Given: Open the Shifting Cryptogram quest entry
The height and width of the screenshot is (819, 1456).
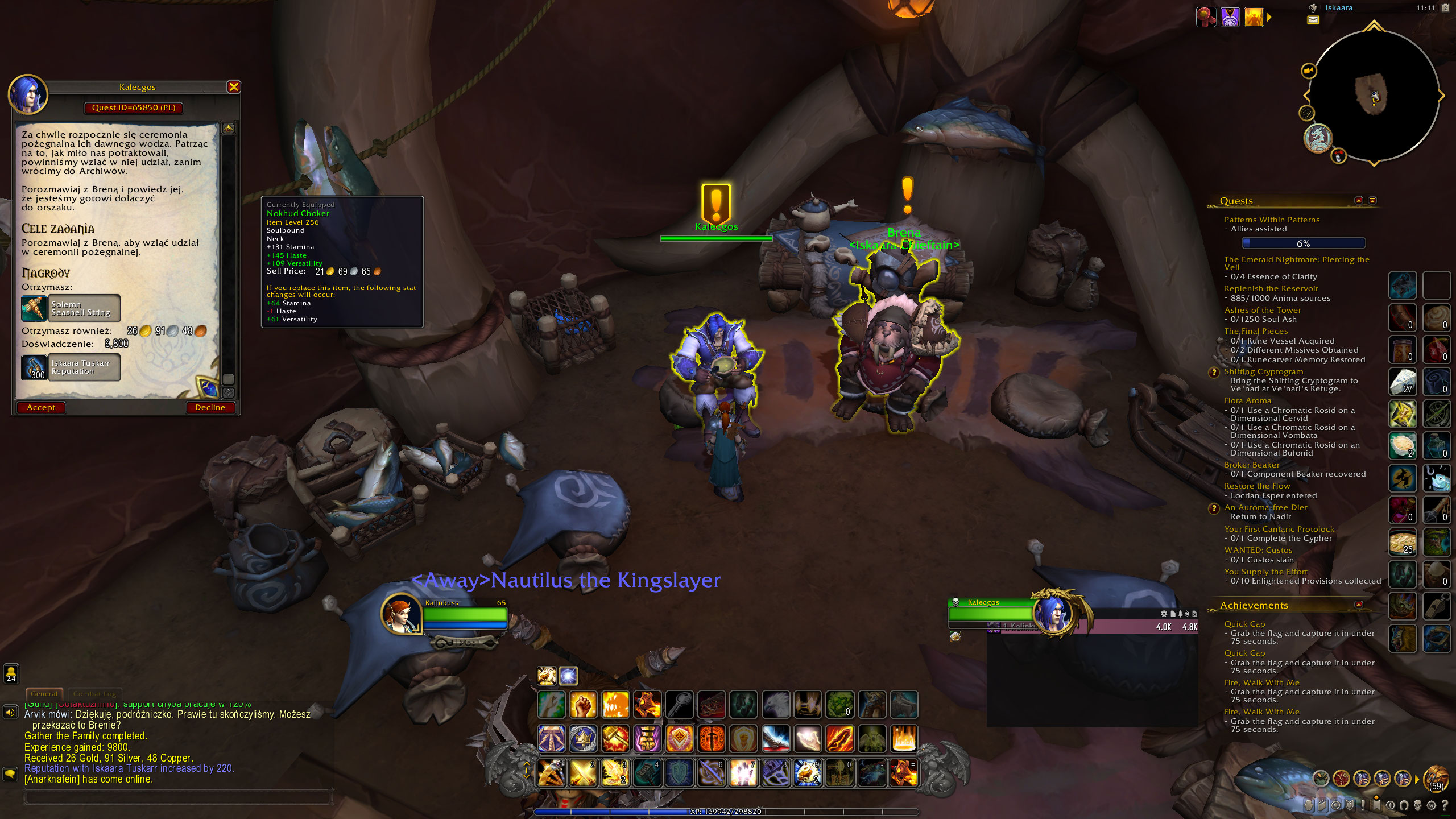Looking at the screenshot, I should [x=1263, y=371].
